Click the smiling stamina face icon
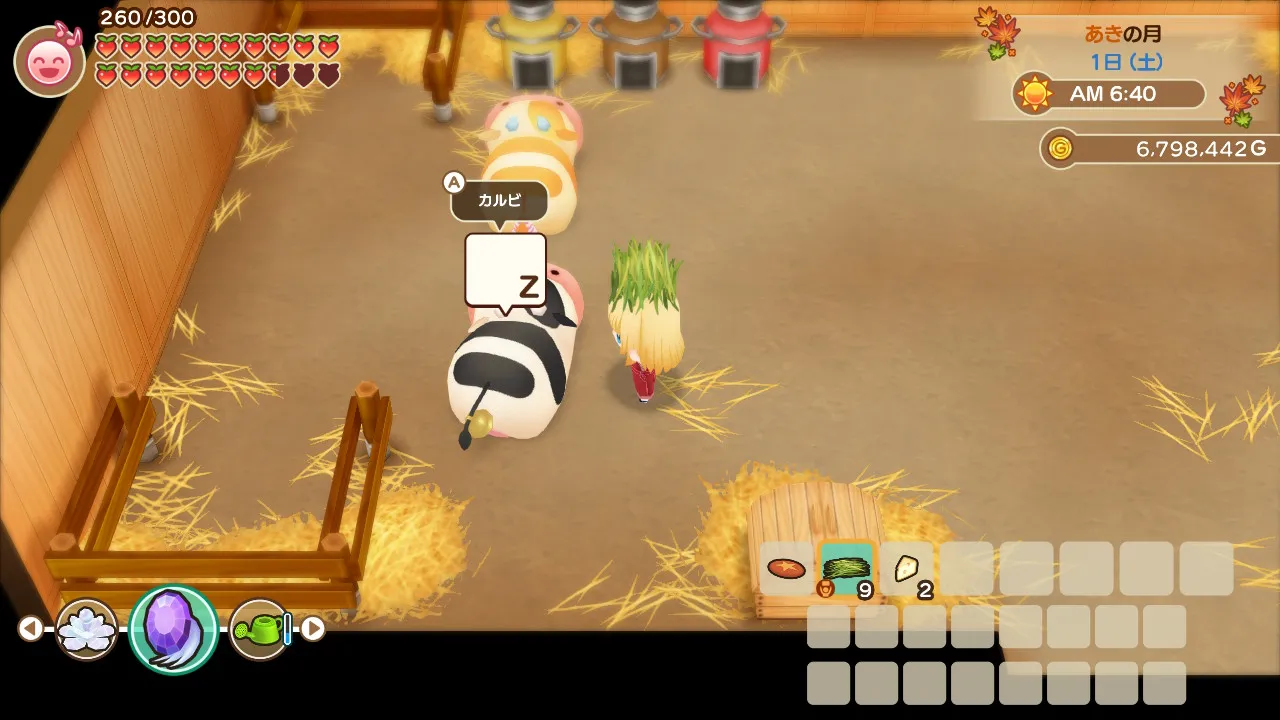The image size is (1280, 720). click(49, 62)
